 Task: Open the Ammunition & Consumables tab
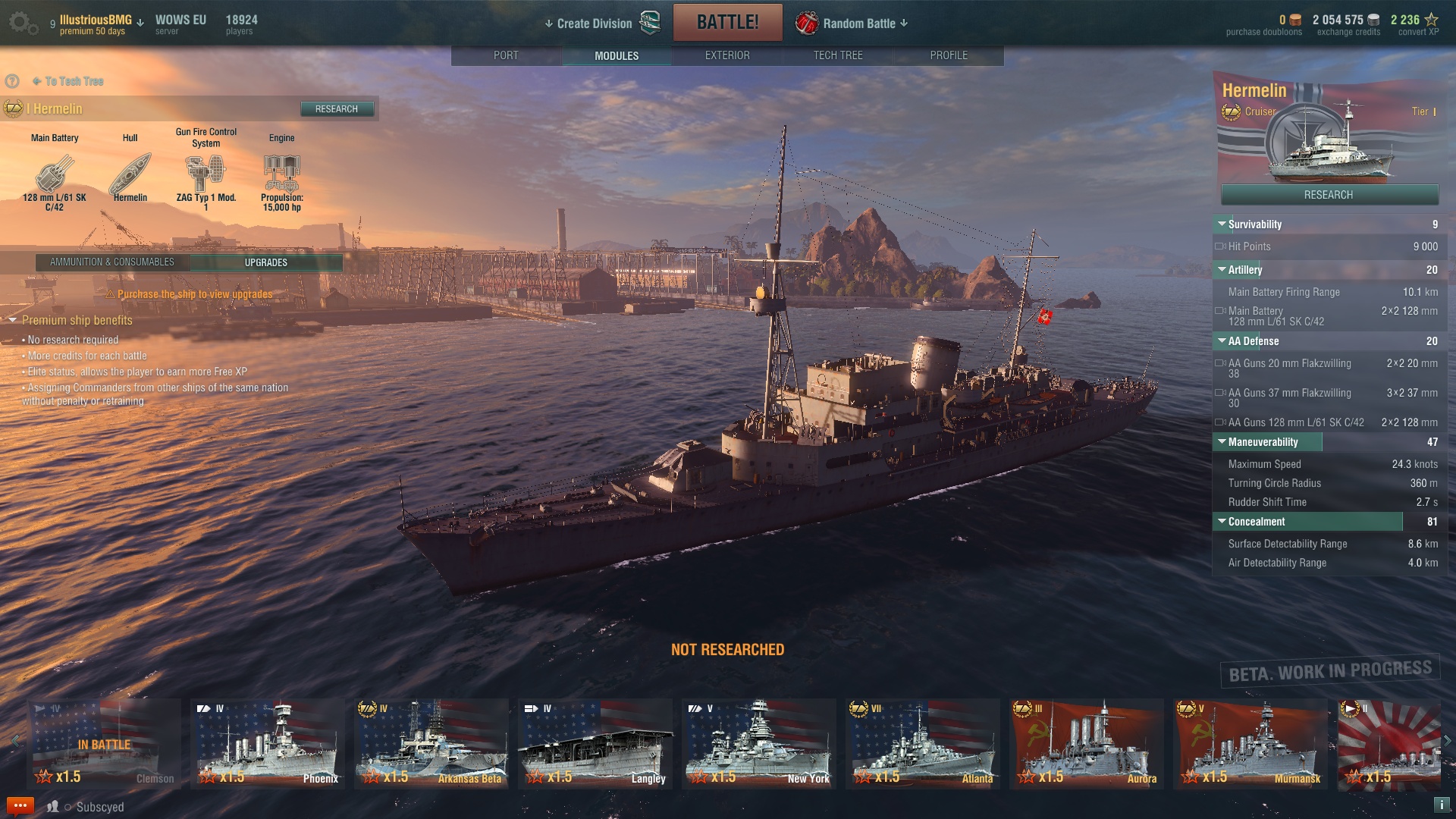(x=112, y=262)
